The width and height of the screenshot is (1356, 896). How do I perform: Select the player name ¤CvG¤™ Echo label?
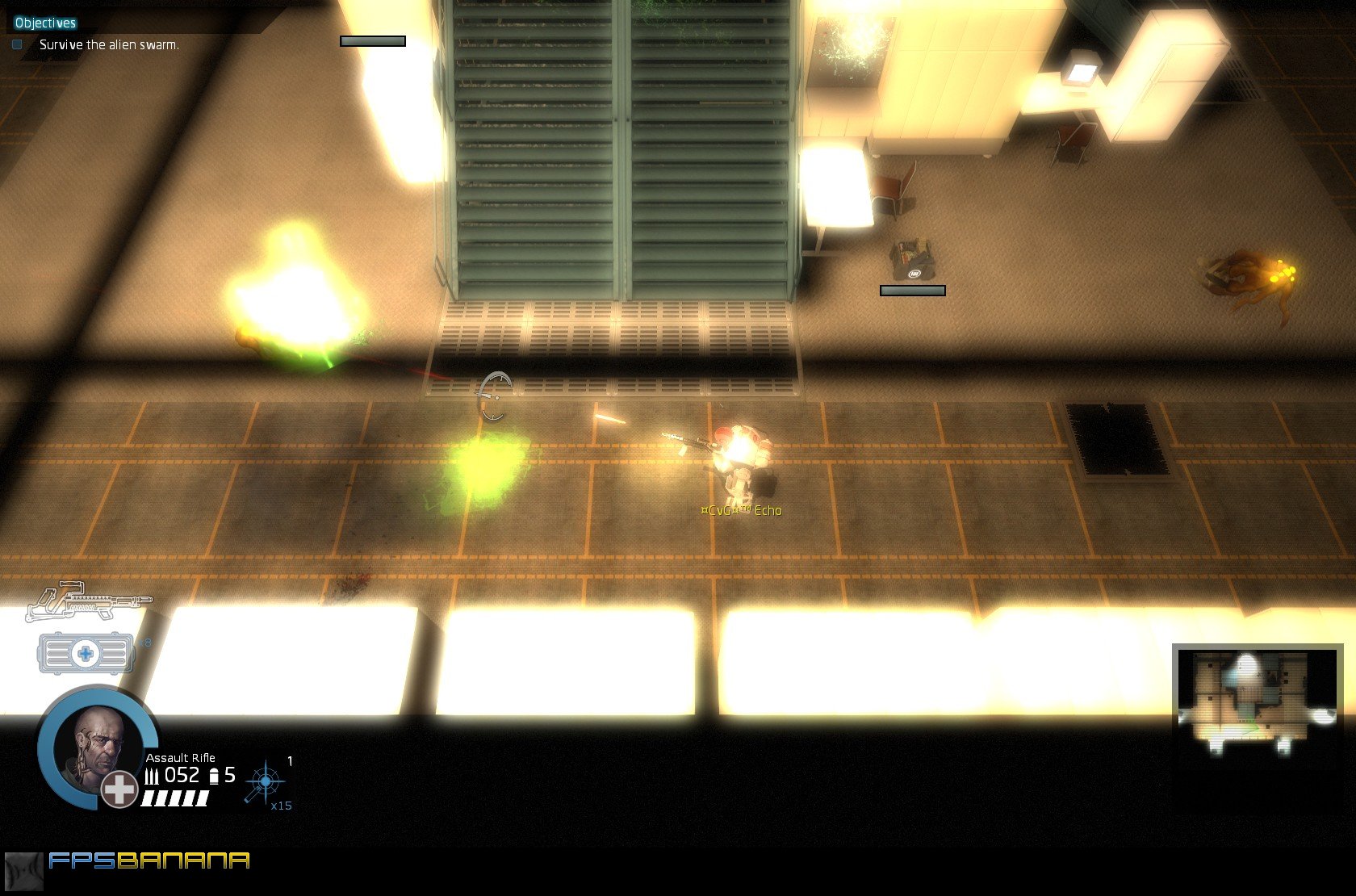click(x=741, y=511)
